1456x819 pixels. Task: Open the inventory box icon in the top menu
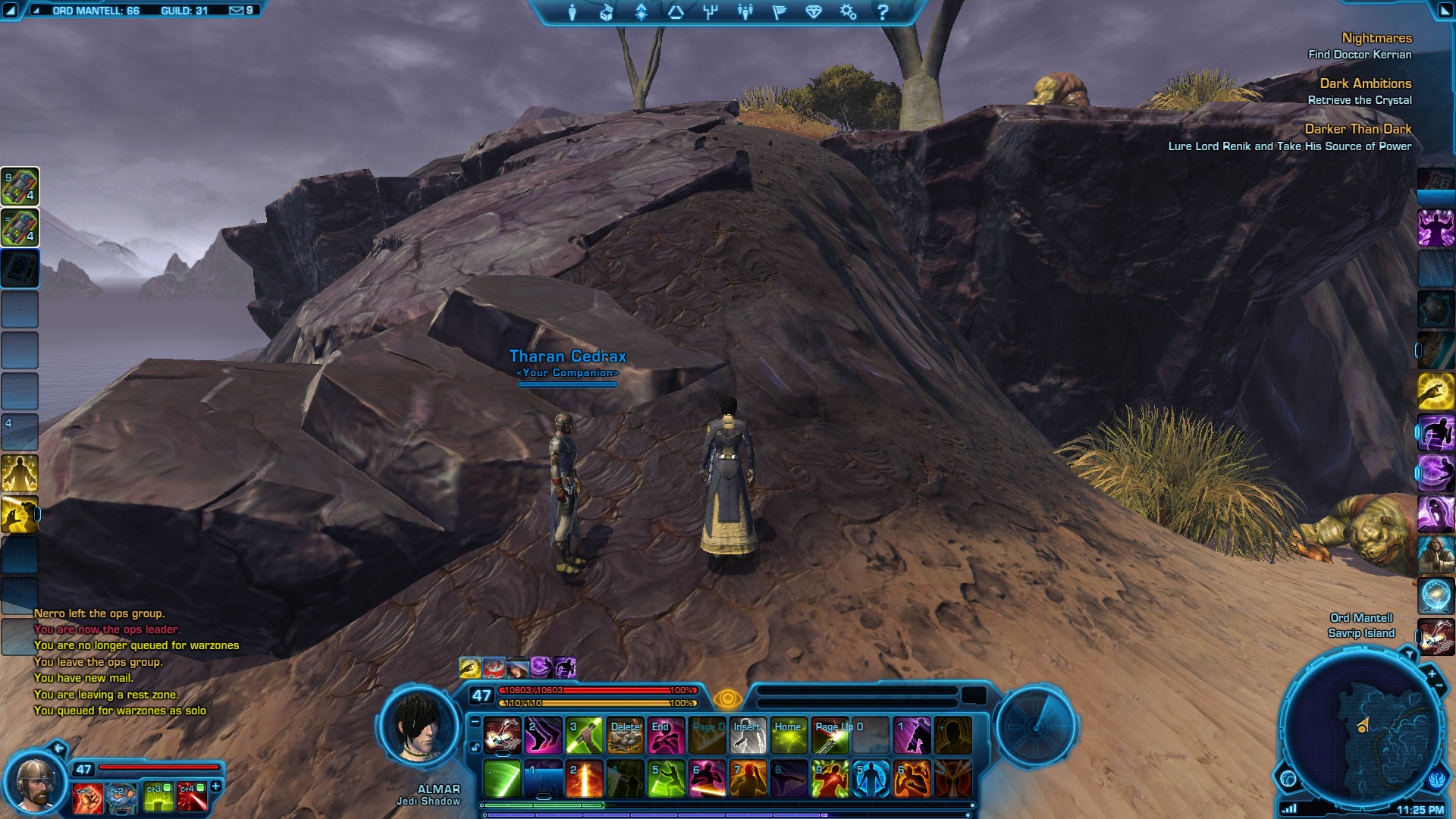click(606, 12)
